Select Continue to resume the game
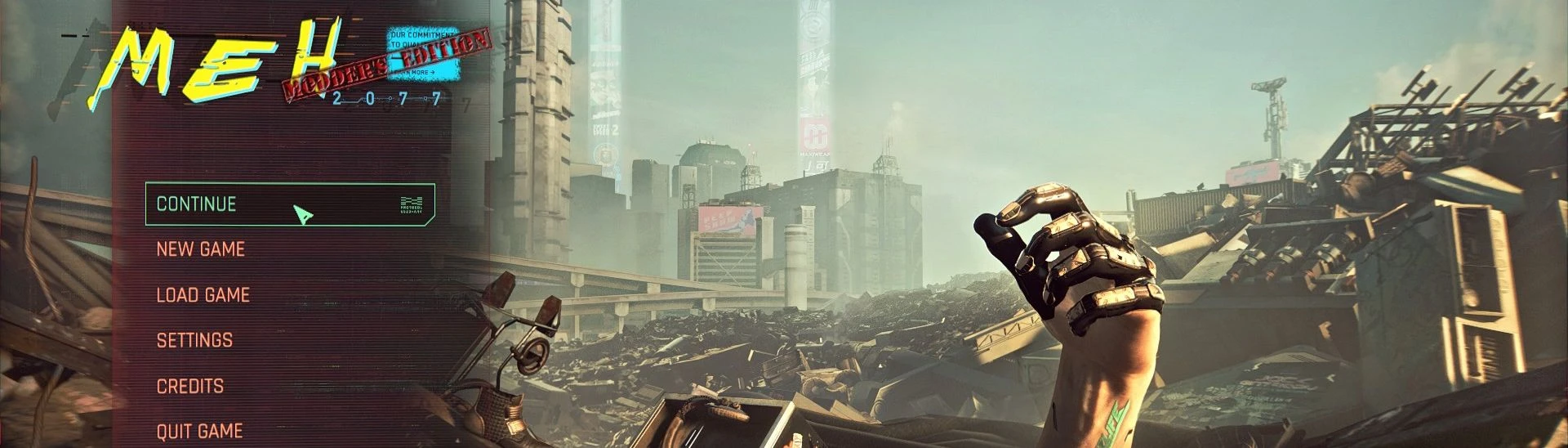This screenshot has width=1568, height=448. tap(197, 204)
